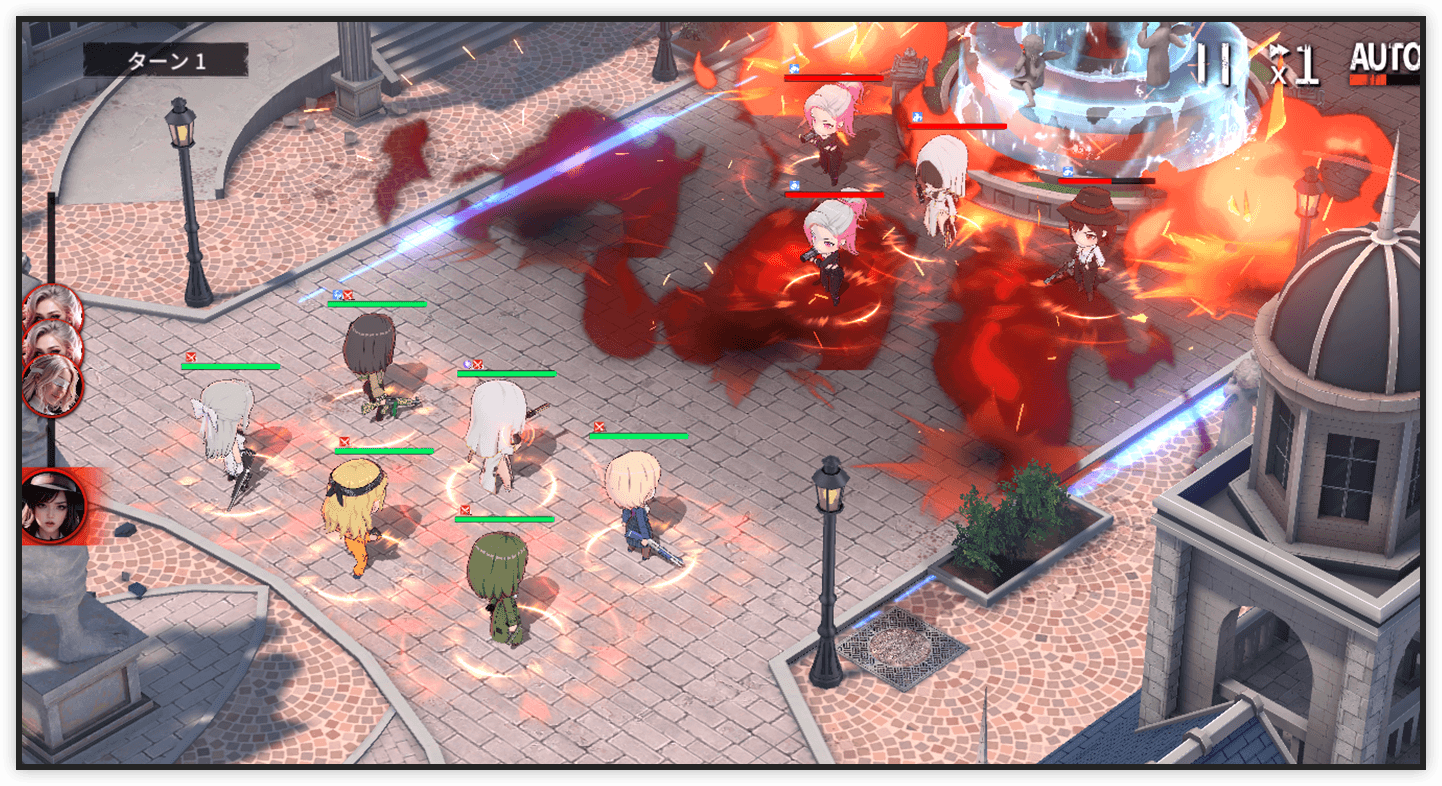
Task: Select the dark-haired capped character portrait
Action: (x=54, y=506)
